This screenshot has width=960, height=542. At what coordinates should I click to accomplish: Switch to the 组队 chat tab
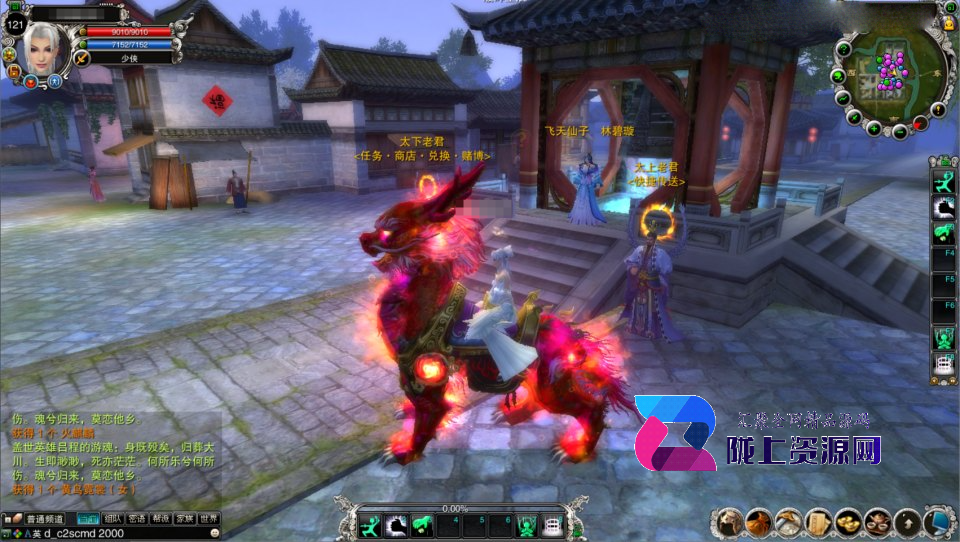(114, 519)
